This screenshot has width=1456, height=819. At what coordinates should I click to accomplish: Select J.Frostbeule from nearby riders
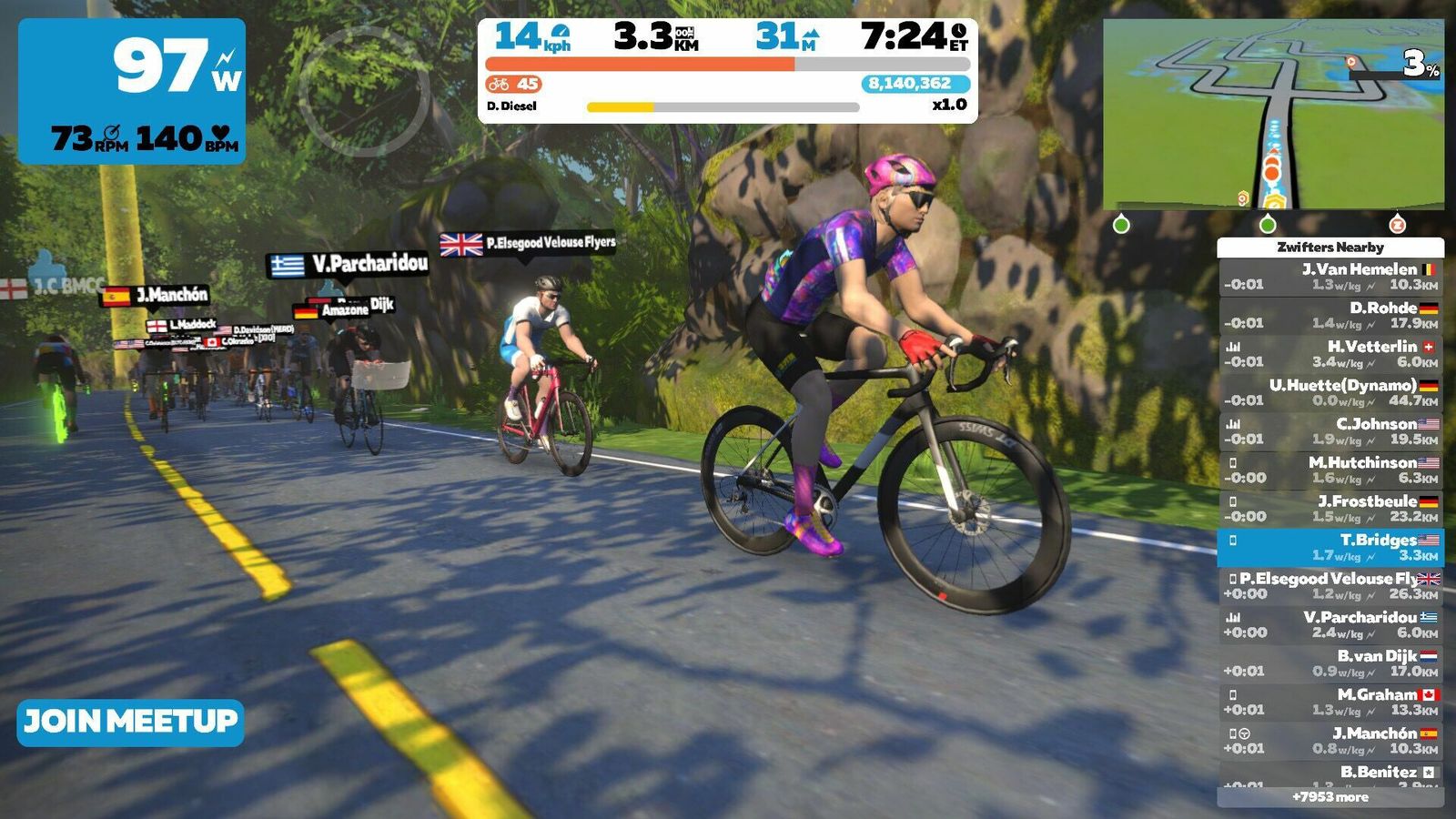tap(1330, 509)
